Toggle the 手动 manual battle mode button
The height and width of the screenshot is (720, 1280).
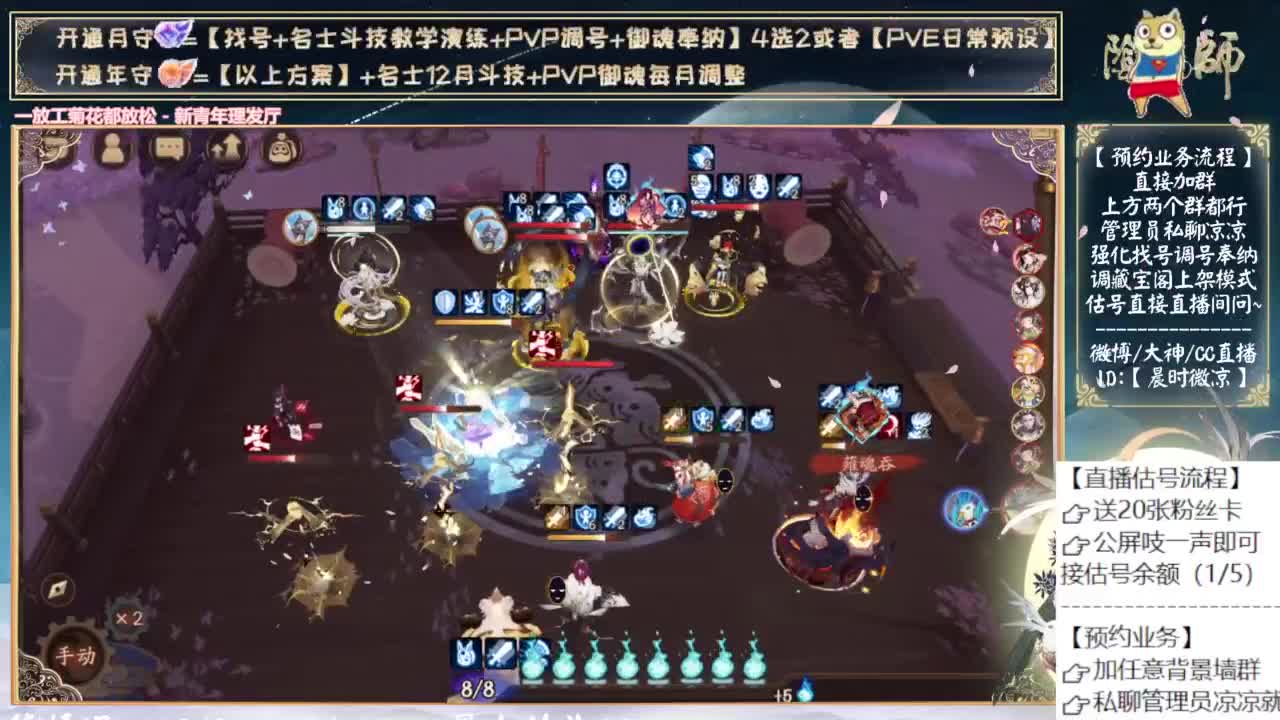pyautogui.click(x=77, y=654)
